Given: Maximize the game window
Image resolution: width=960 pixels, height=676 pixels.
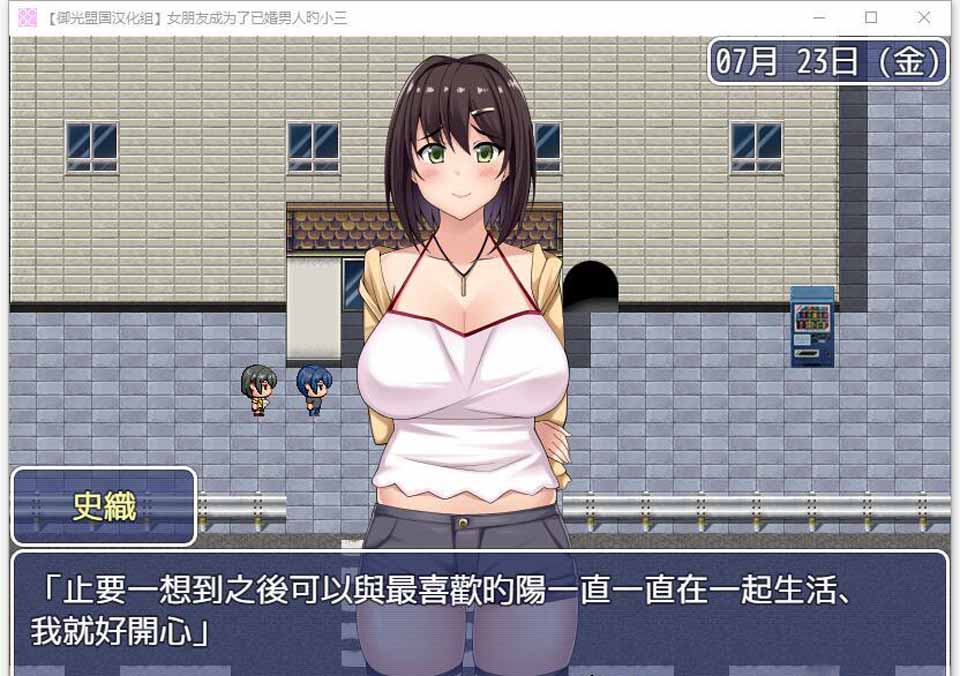Looking at the screenshot, I should click(x=871, y=18).
